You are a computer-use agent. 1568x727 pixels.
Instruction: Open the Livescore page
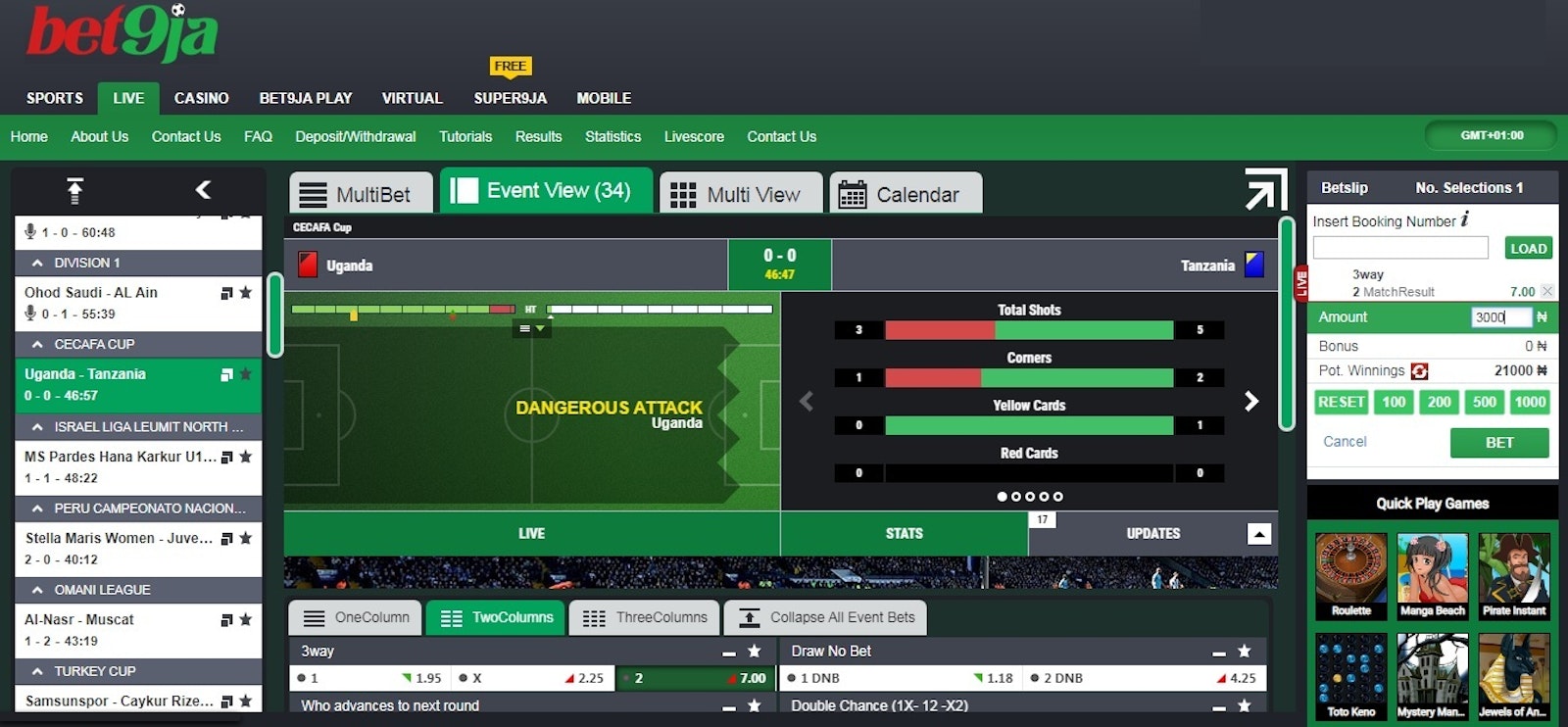click(694, 136)
